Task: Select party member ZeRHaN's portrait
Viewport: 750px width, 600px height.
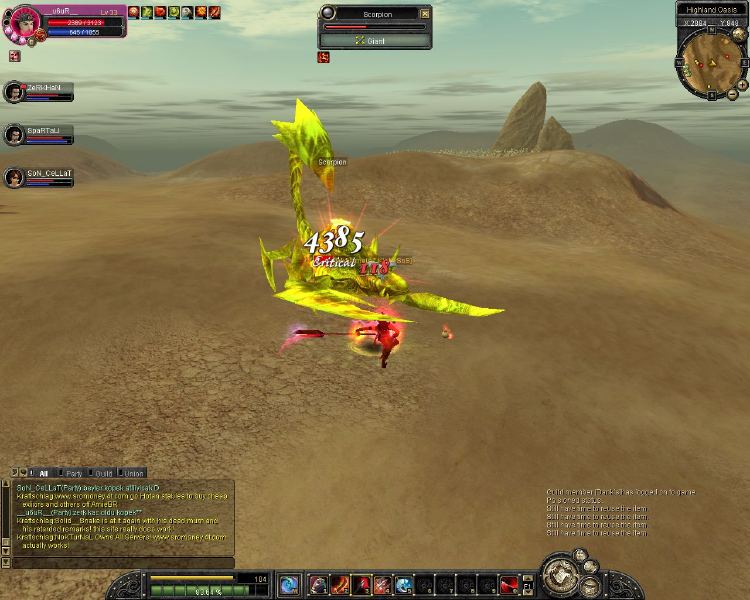Action: [14, 92]
